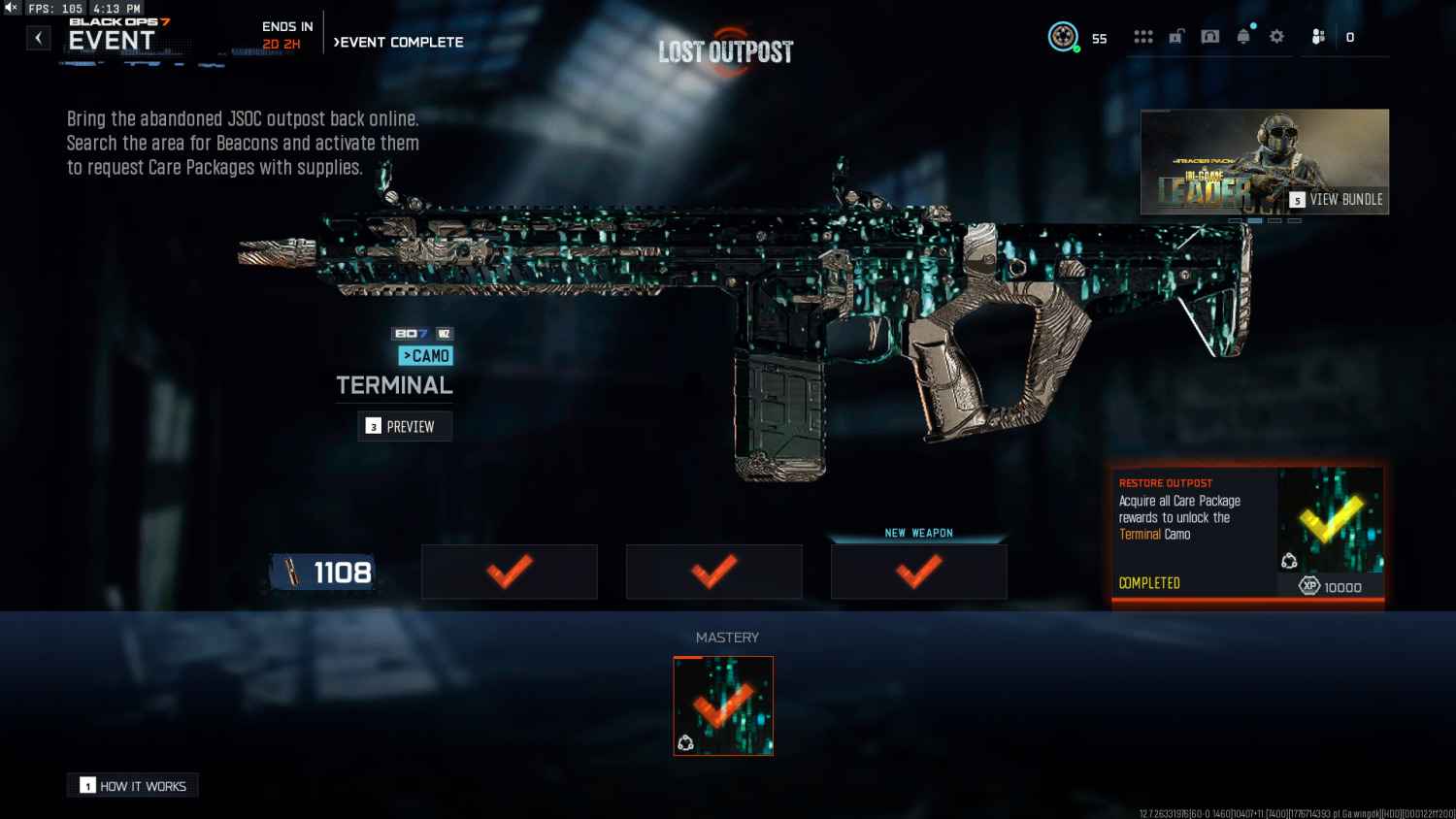Click the event token counter showing 1108

click(x=323, y=572)
